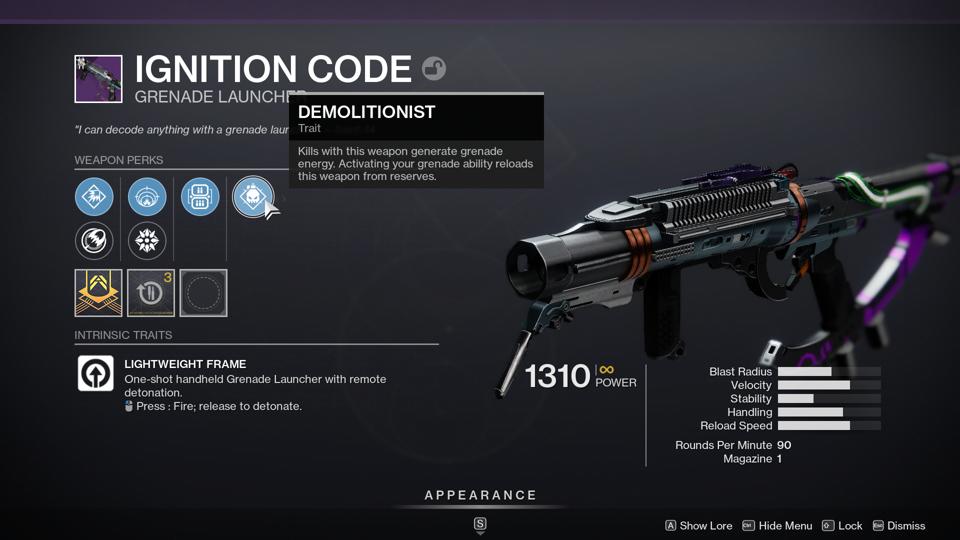Hide the inspection menu
Viewport: 960px width, 540px height.
click(x=777, y=526)
